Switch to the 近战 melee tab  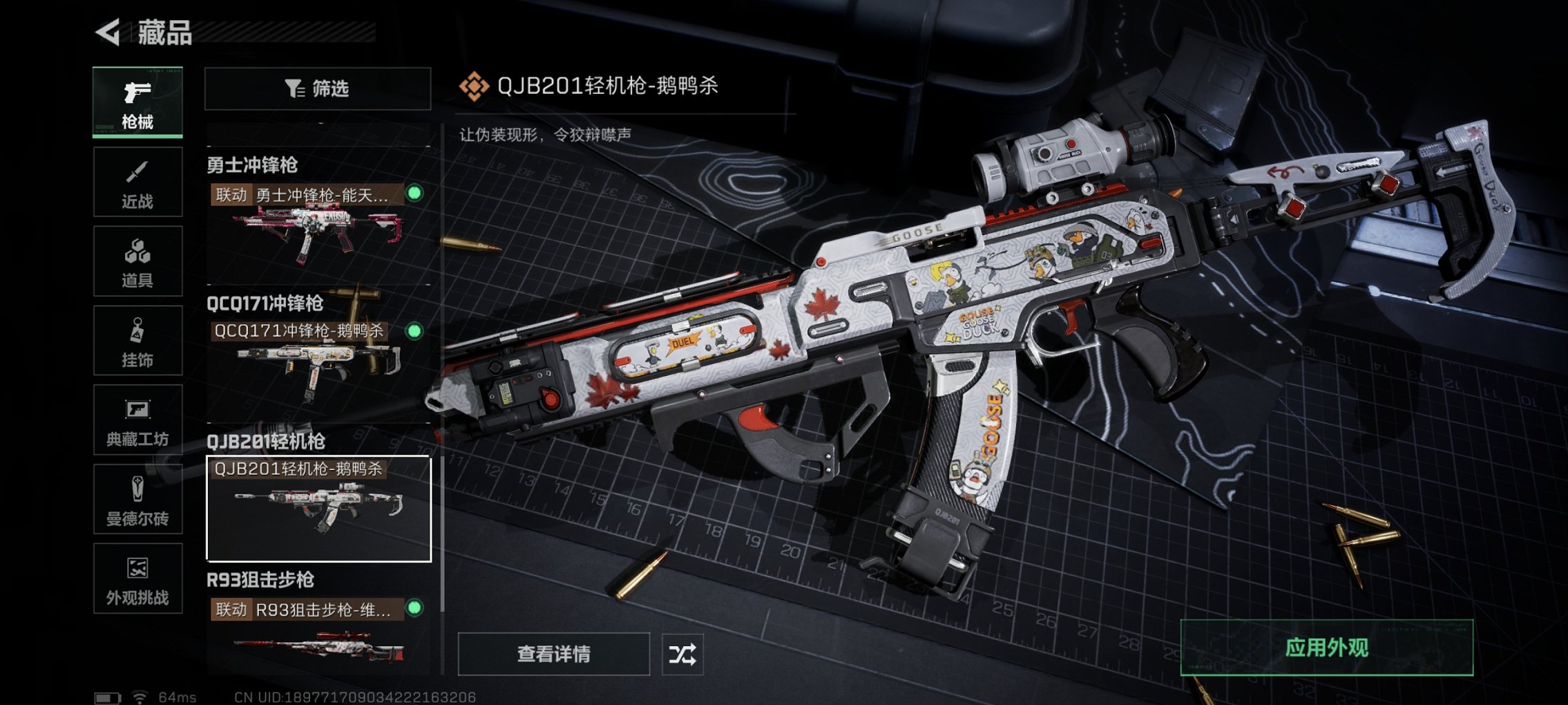click(x=137, y=180)
